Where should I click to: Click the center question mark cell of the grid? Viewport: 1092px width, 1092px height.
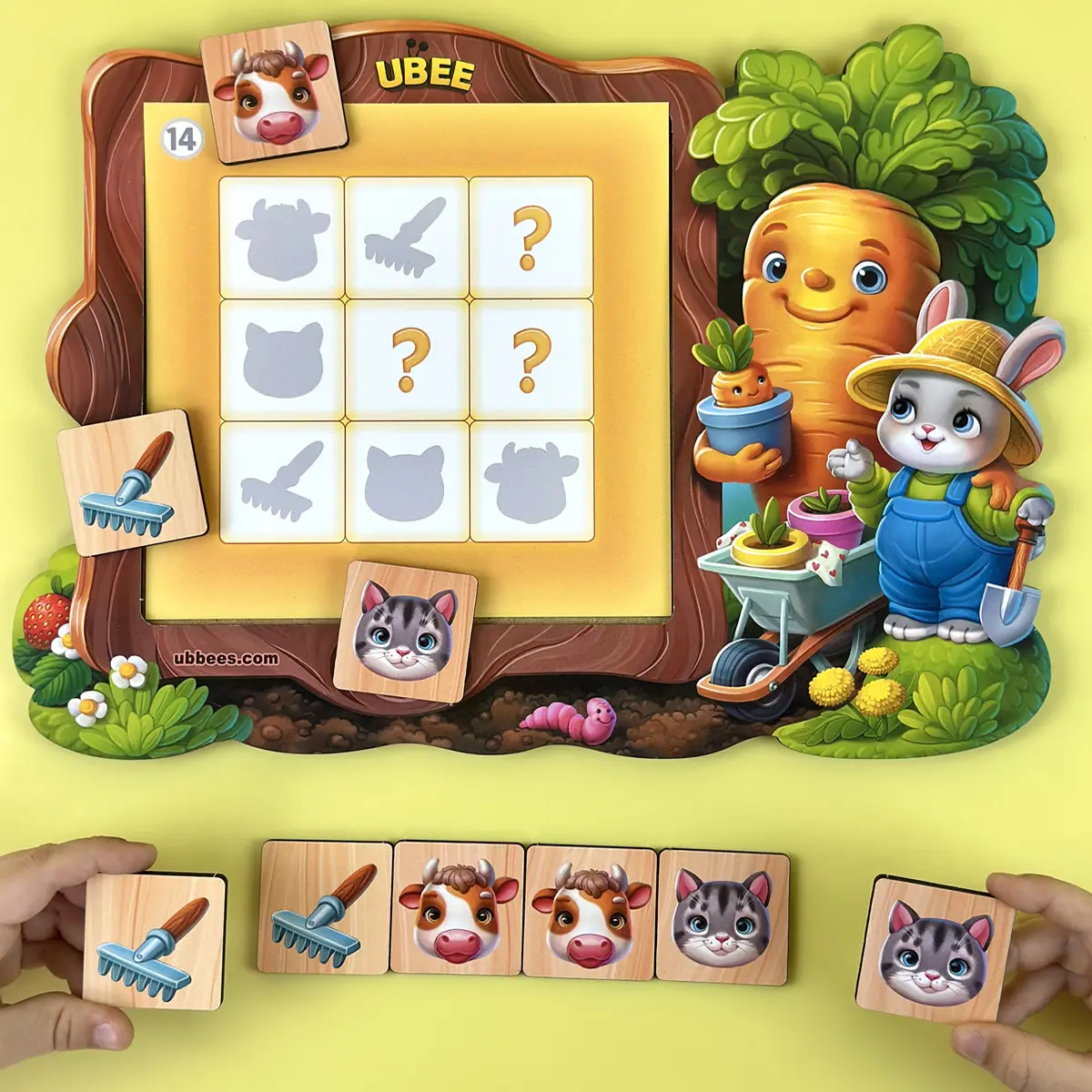[x=408, y=359]
